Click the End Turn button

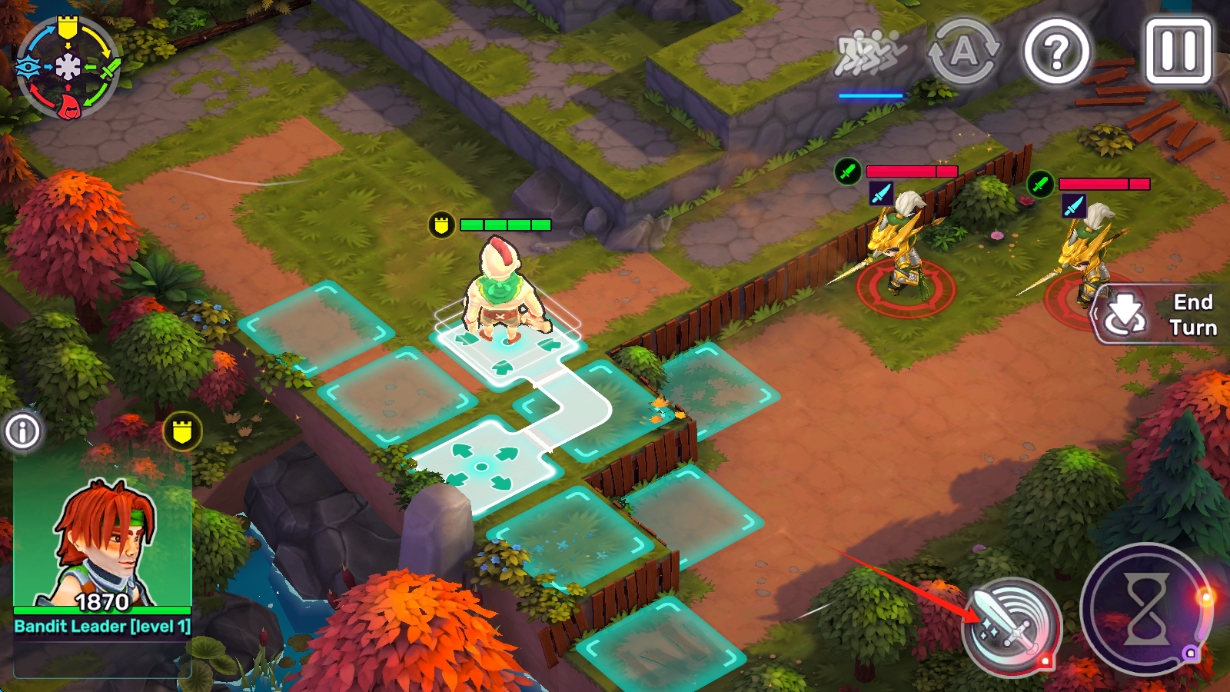coord(1163,314)
